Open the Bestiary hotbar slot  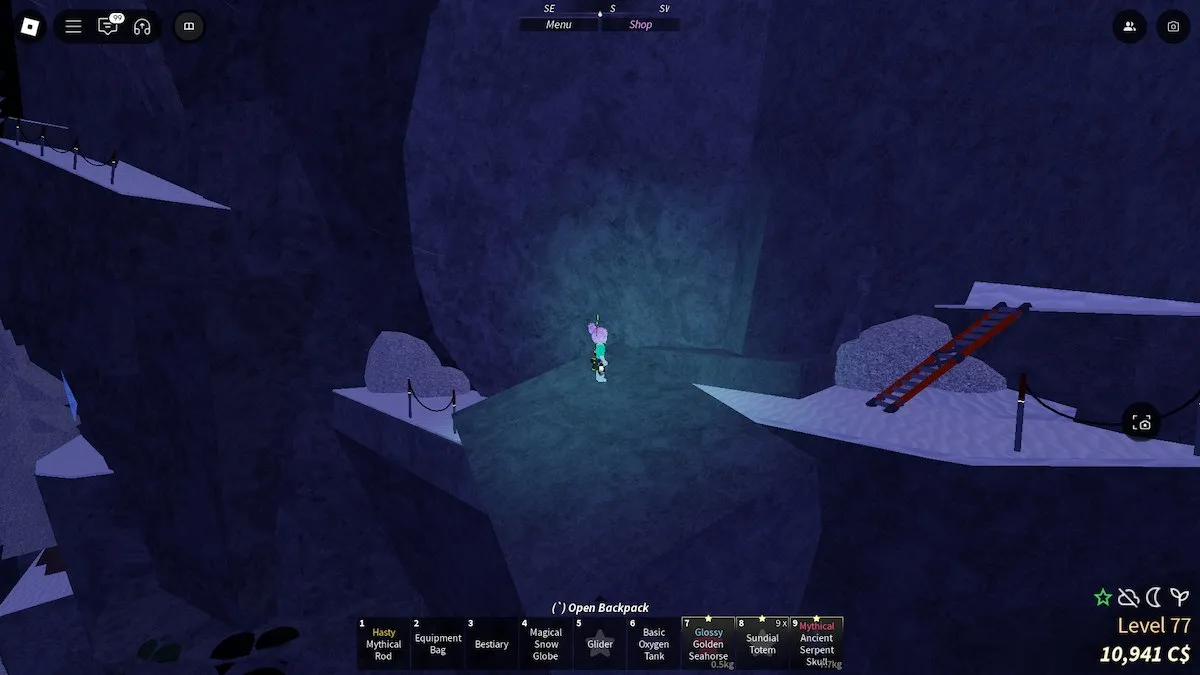click(x=492, y=643)
